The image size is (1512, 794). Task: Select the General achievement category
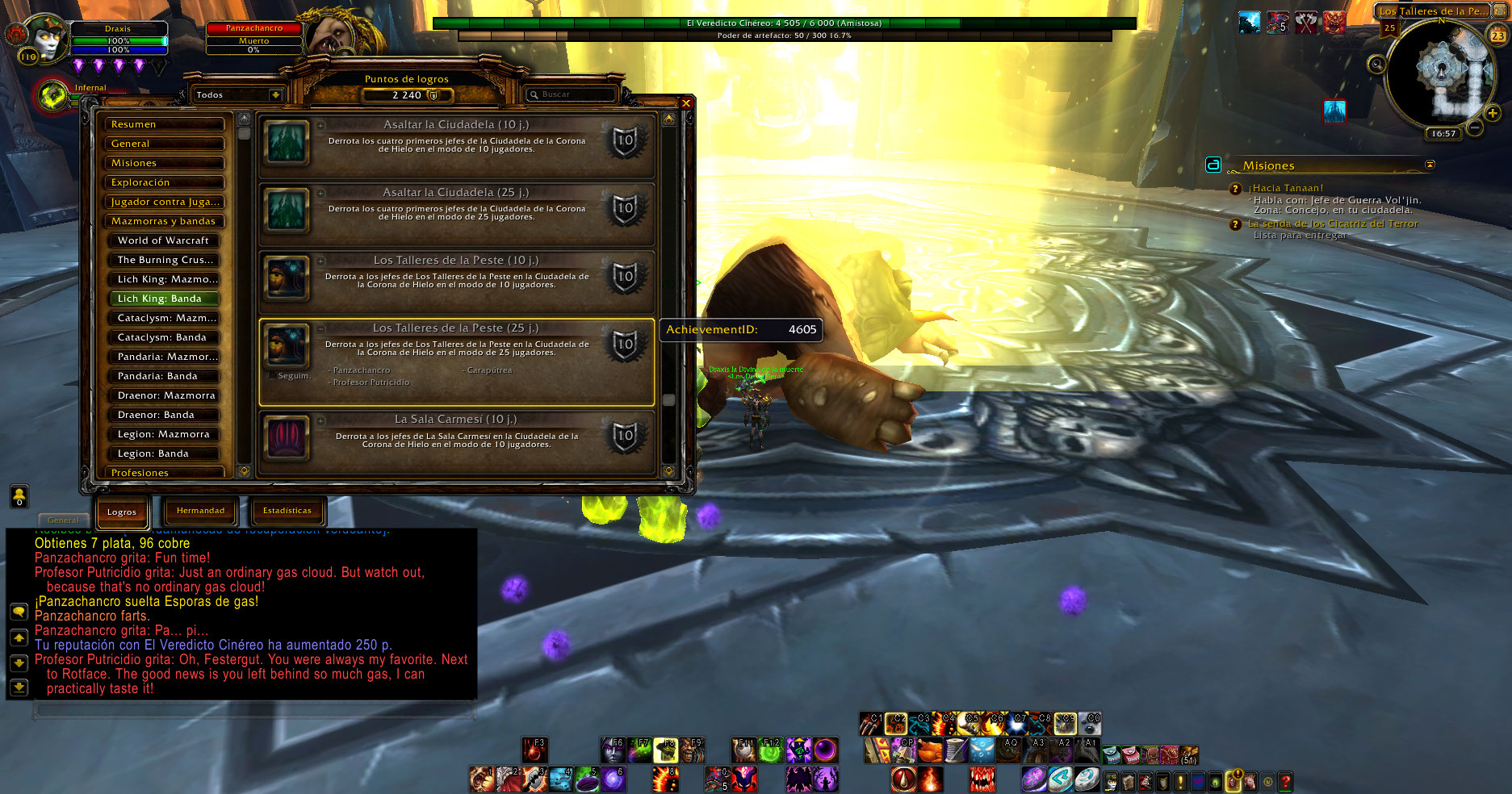pos(164,144)
